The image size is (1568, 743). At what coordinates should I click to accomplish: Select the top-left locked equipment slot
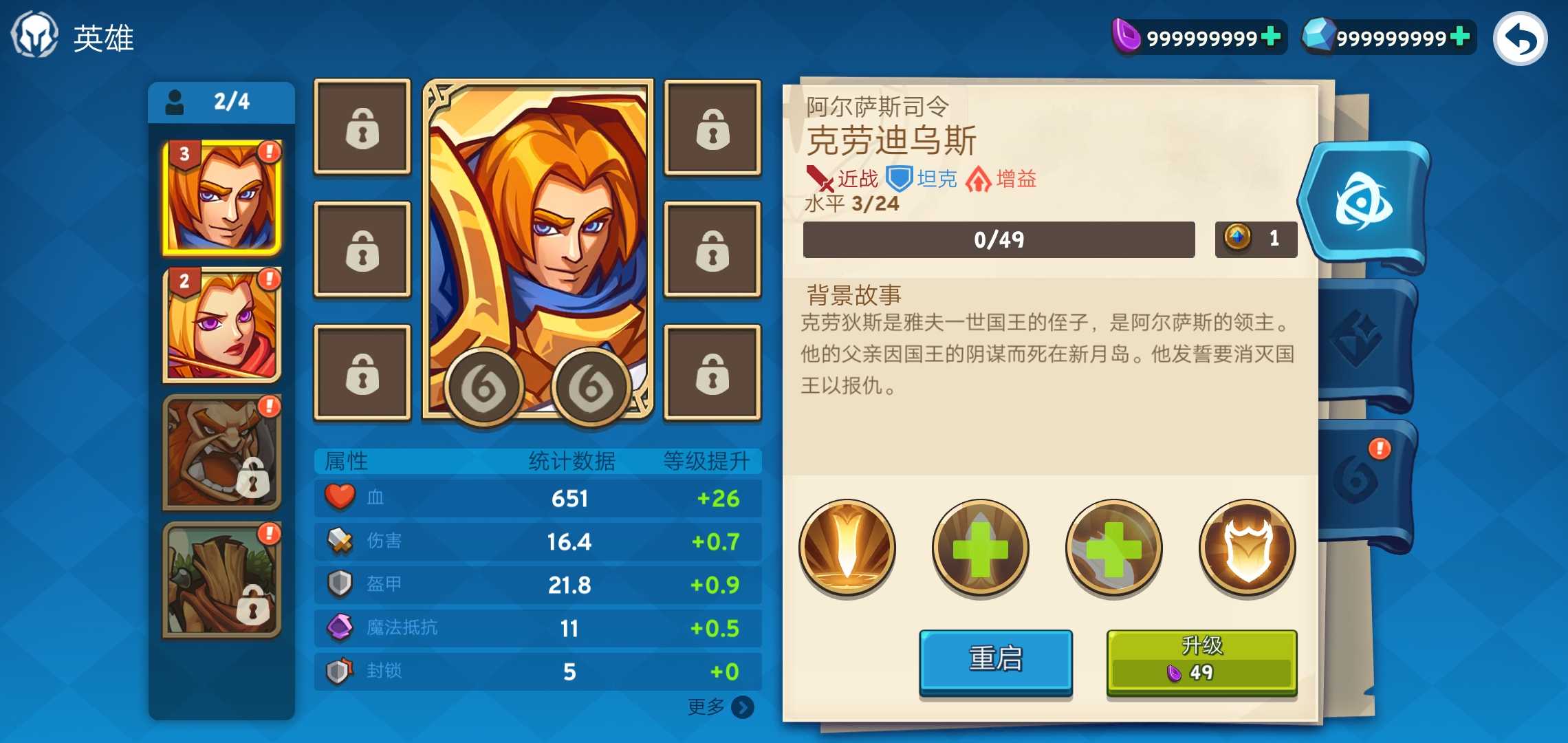[x=361, y=127]
